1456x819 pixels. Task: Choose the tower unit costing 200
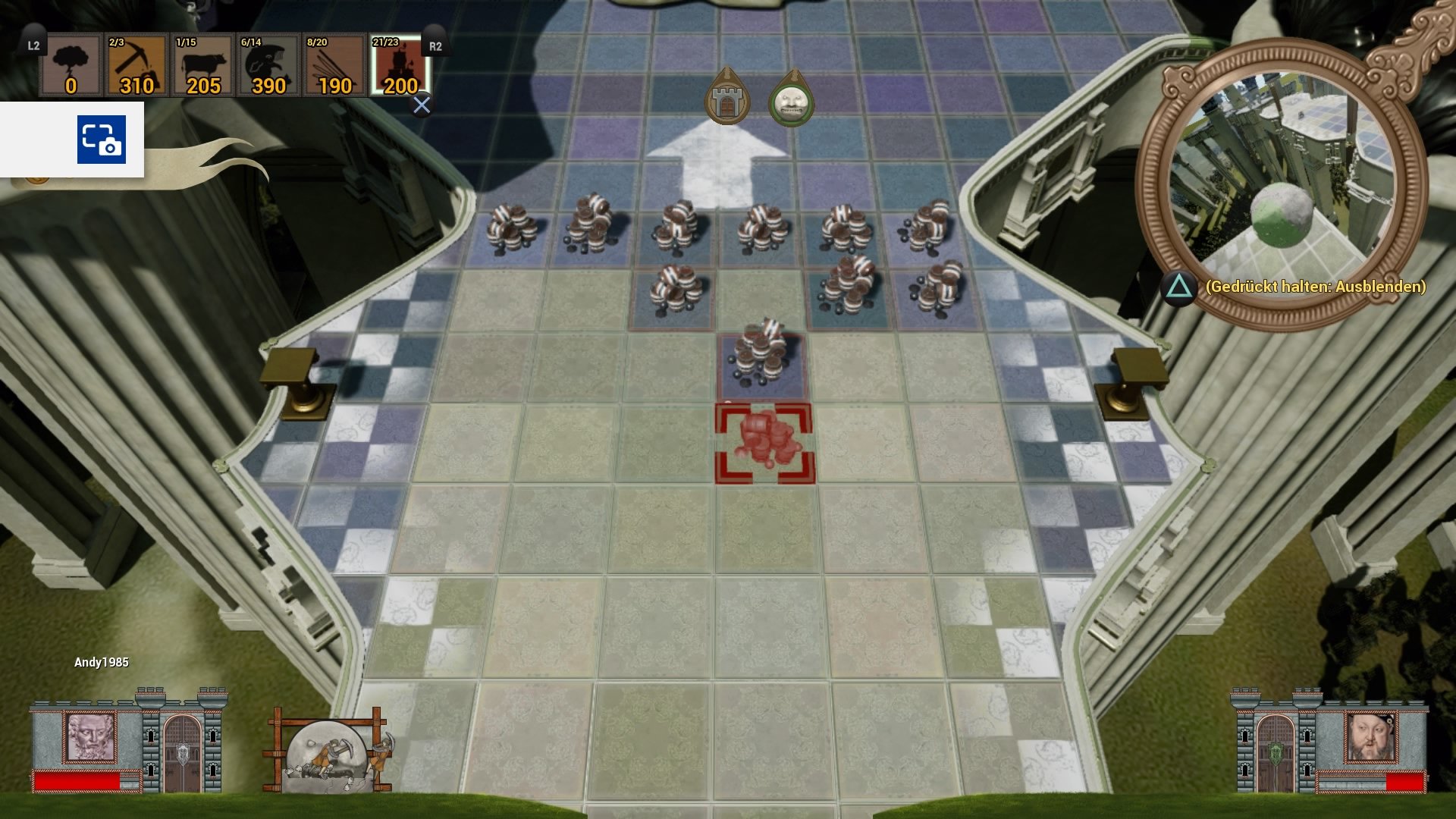400,66
